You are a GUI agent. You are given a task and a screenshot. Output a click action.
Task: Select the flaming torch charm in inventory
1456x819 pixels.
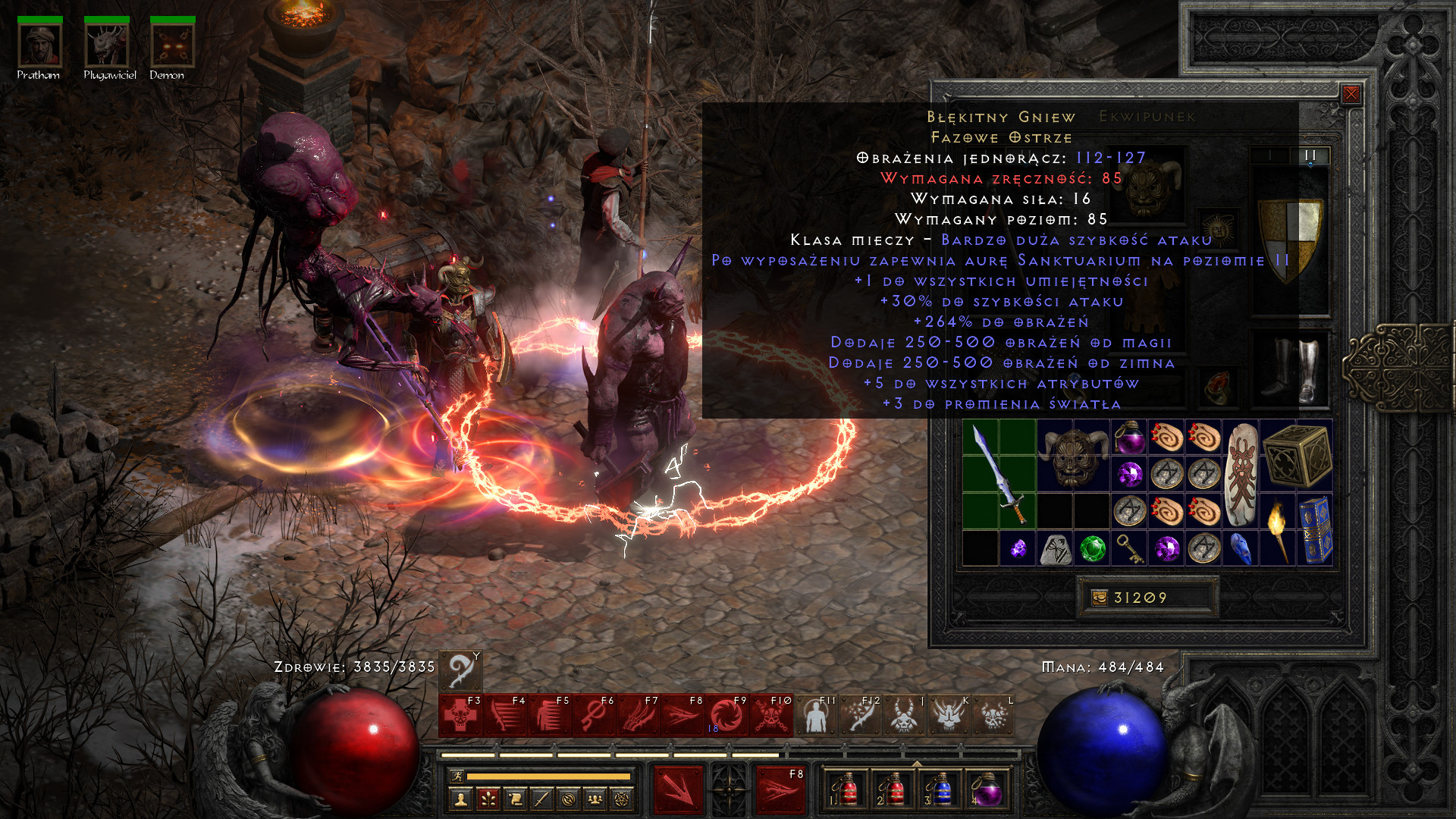(x=1278, y=530)
